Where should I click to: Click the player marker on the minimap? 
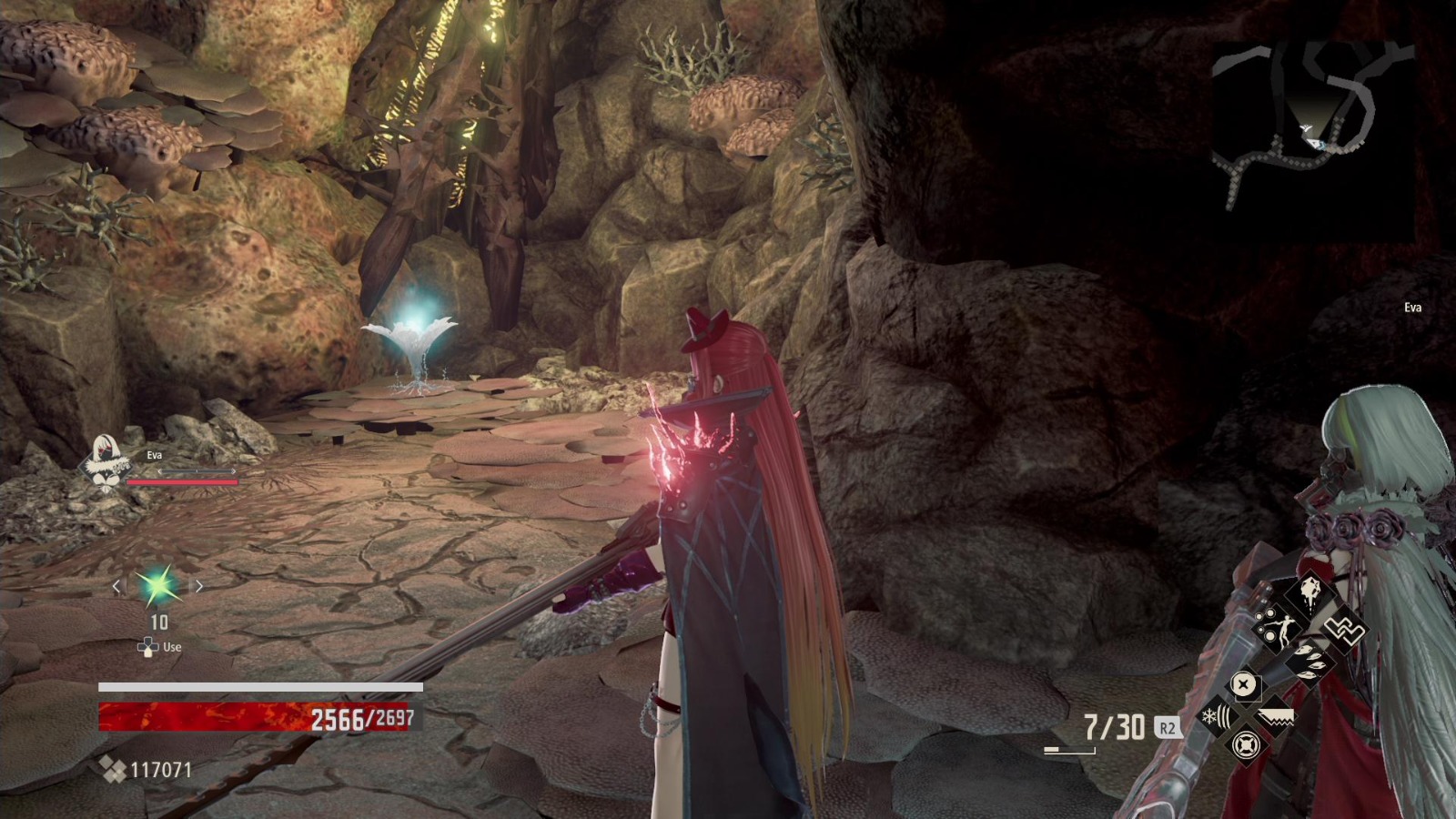[x=1314, y=144]
